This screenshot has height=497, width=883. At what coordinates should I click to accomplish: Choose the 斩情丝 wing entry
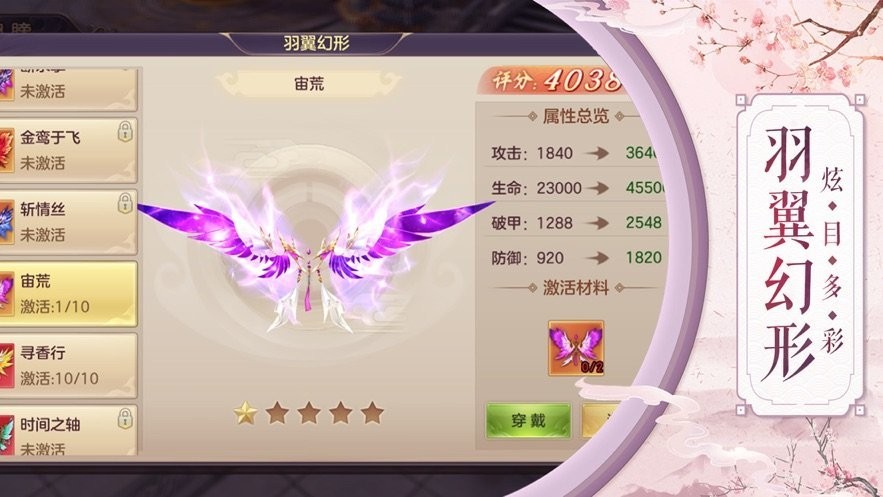68,220
